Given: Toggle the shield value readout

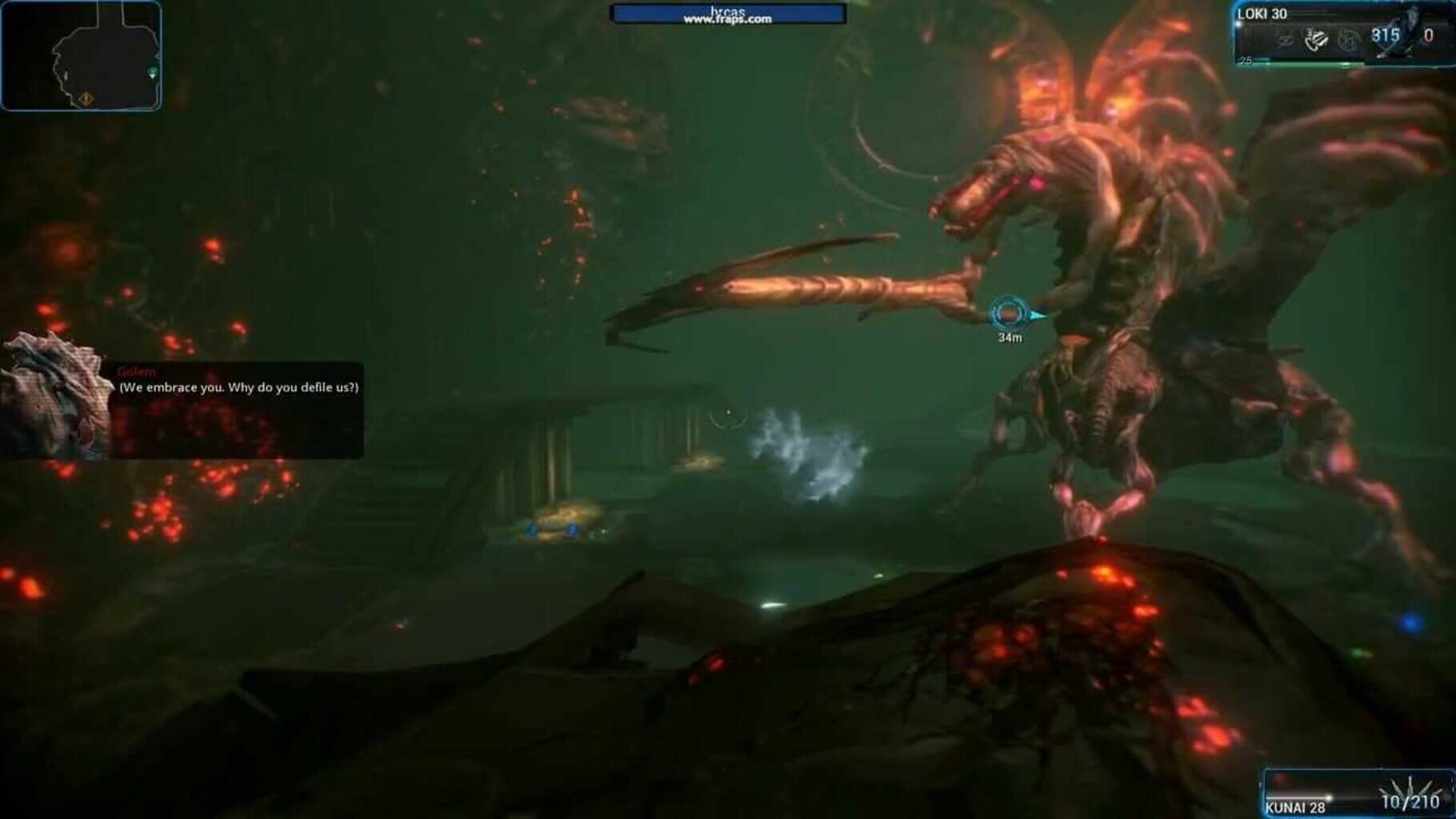Looking at the screenshot, I should (1386, 36).
